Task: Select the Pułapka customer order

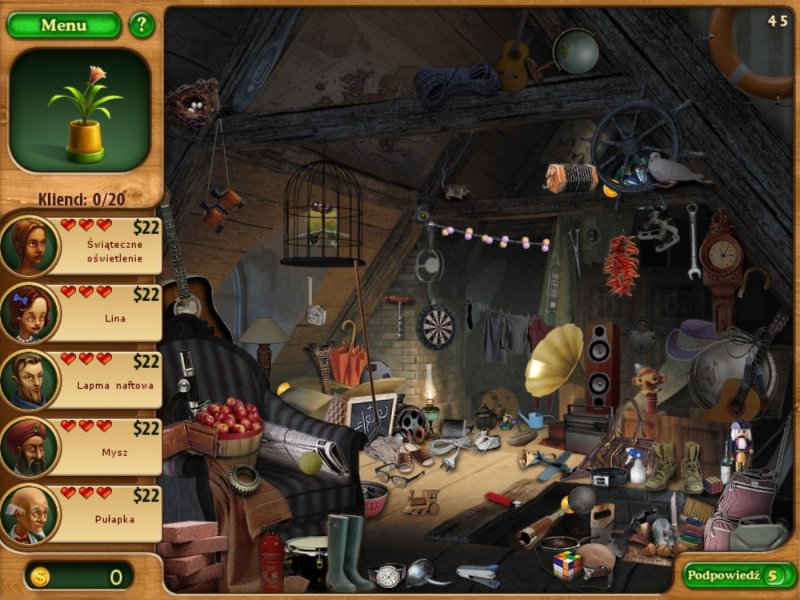Action: (x=83, y=513)
